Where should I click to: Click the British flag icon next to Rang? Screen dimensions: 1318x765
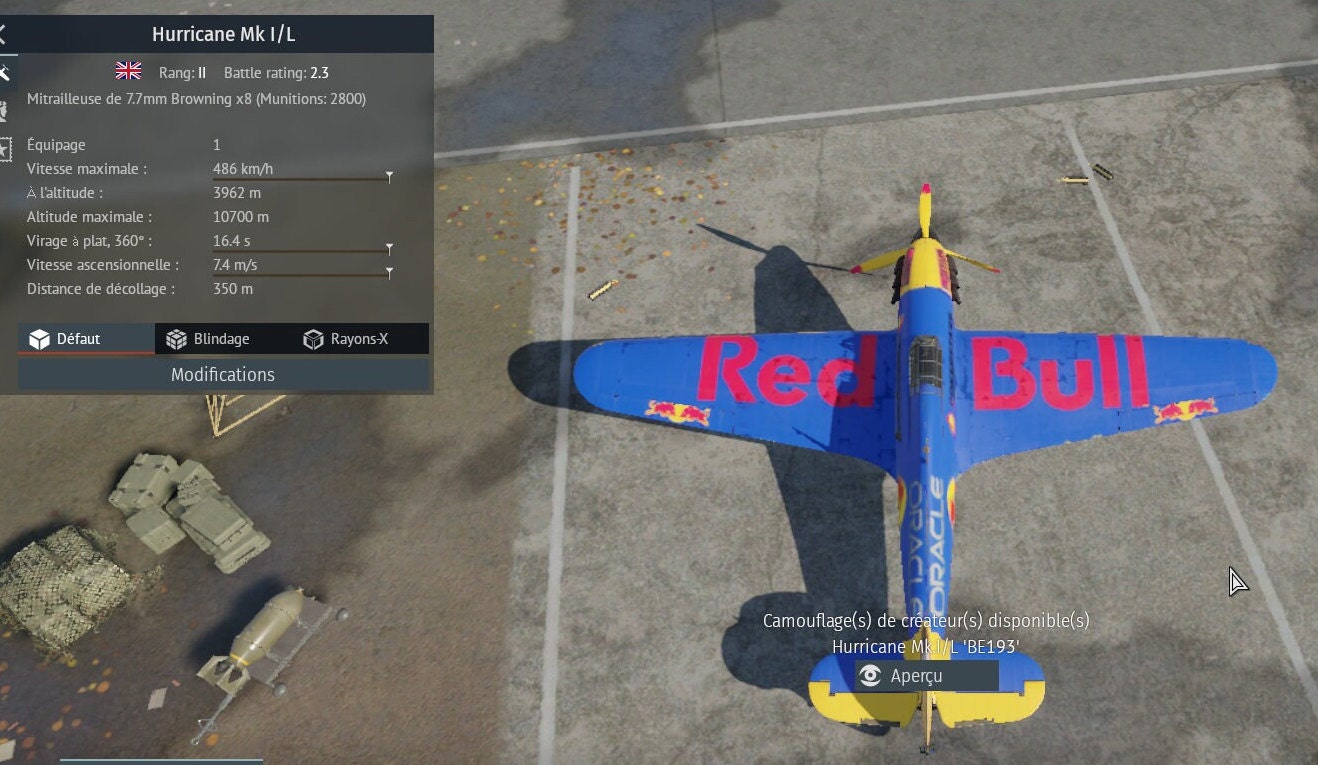click(x=127, y=71)
